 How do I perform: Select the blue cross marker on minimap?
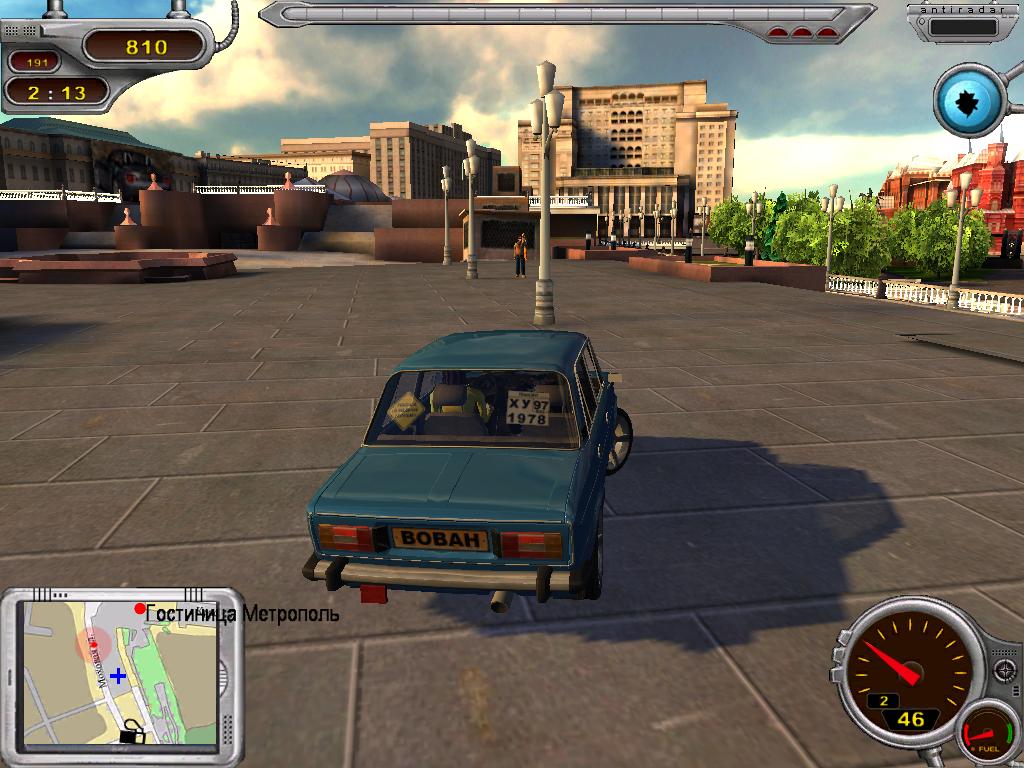[x=118, y=676]
